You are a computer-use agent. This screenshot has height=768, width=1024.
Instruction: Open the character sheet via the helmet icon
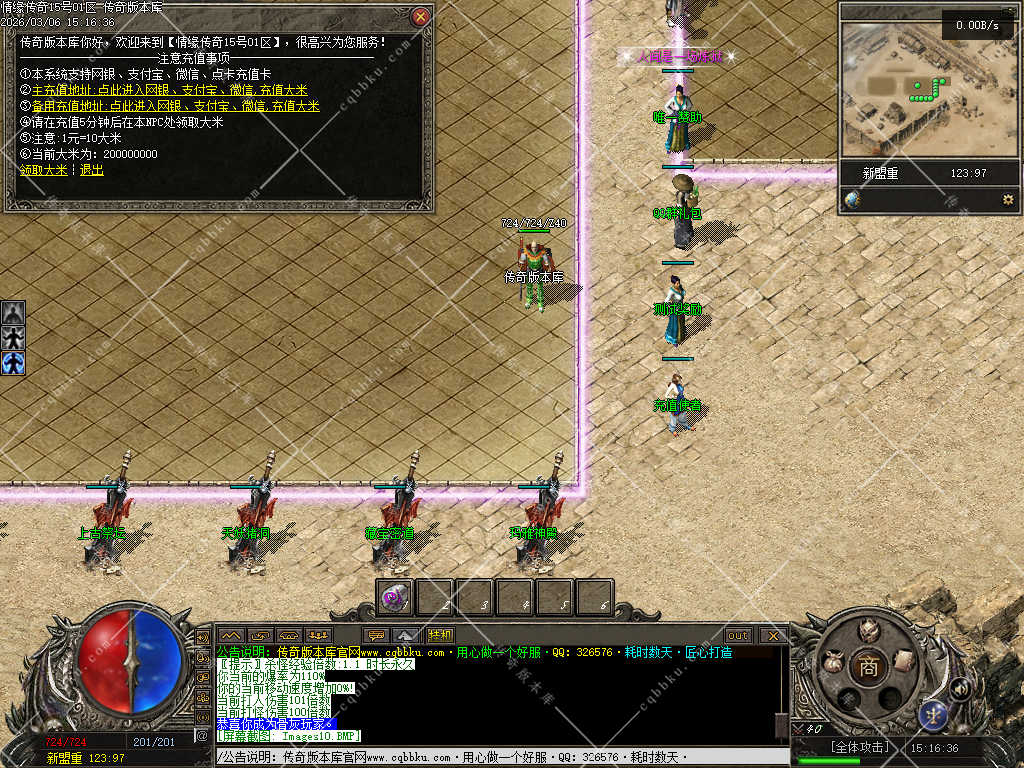868,630
